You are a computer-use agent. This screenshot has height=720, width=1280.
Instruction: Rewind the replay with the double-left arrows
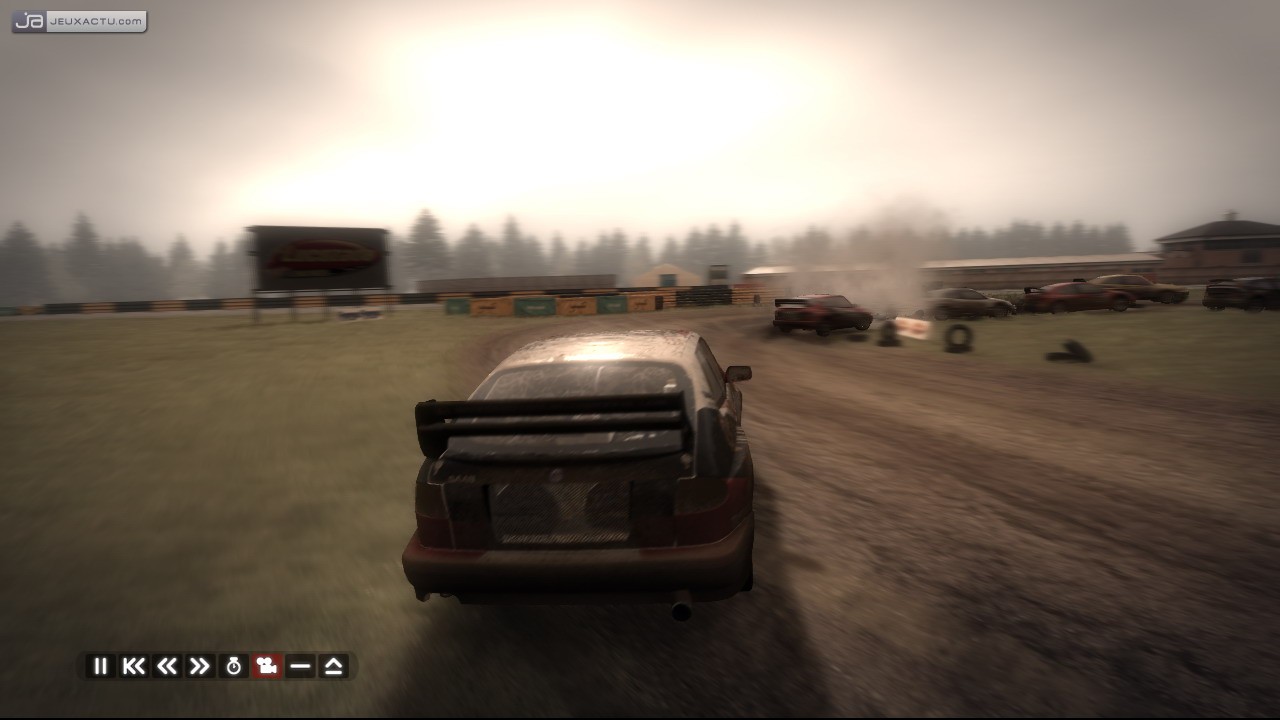(167, 666)
